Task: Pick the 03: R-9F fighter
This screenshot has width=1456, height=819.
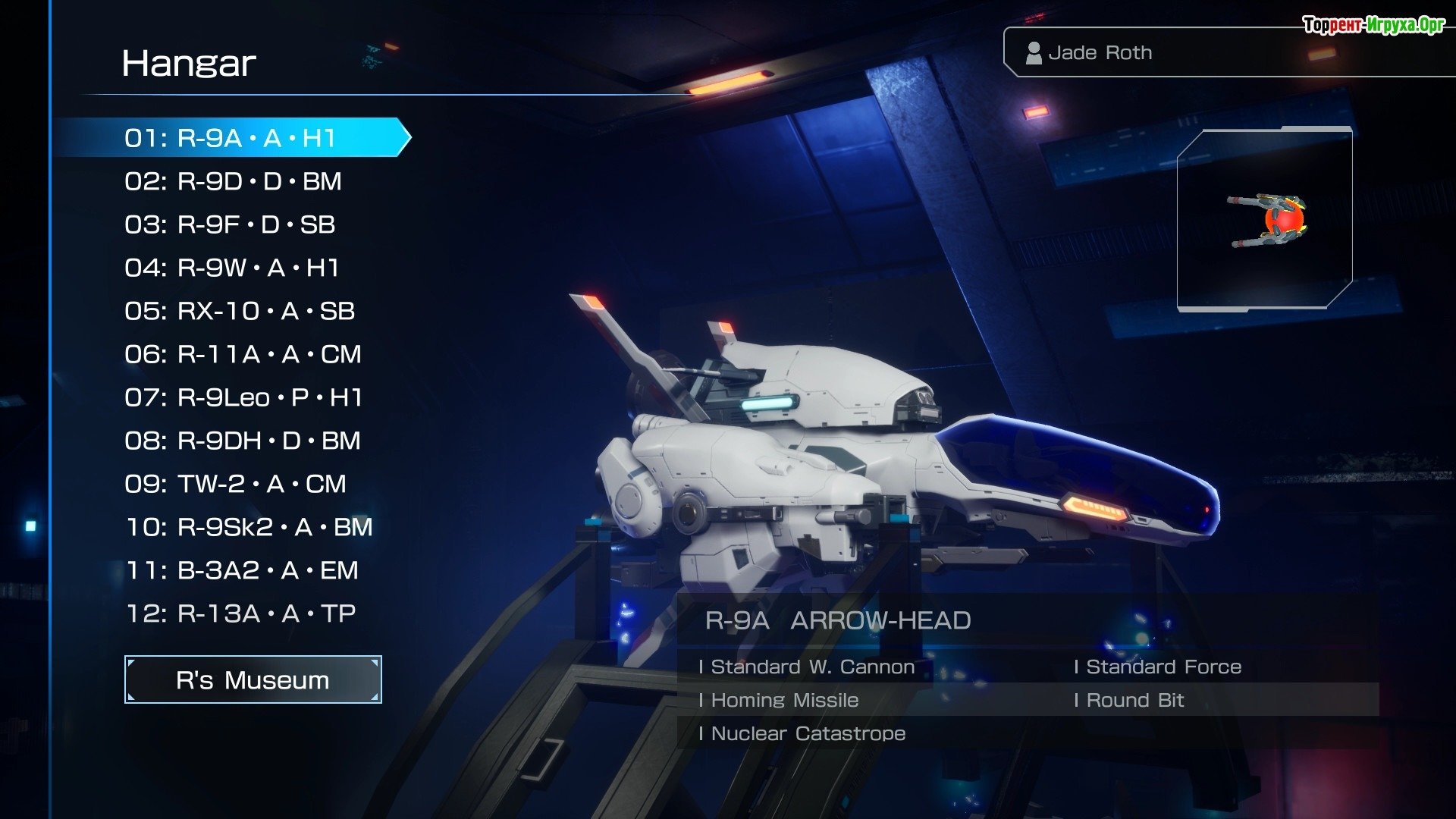Action: [230, 224]
